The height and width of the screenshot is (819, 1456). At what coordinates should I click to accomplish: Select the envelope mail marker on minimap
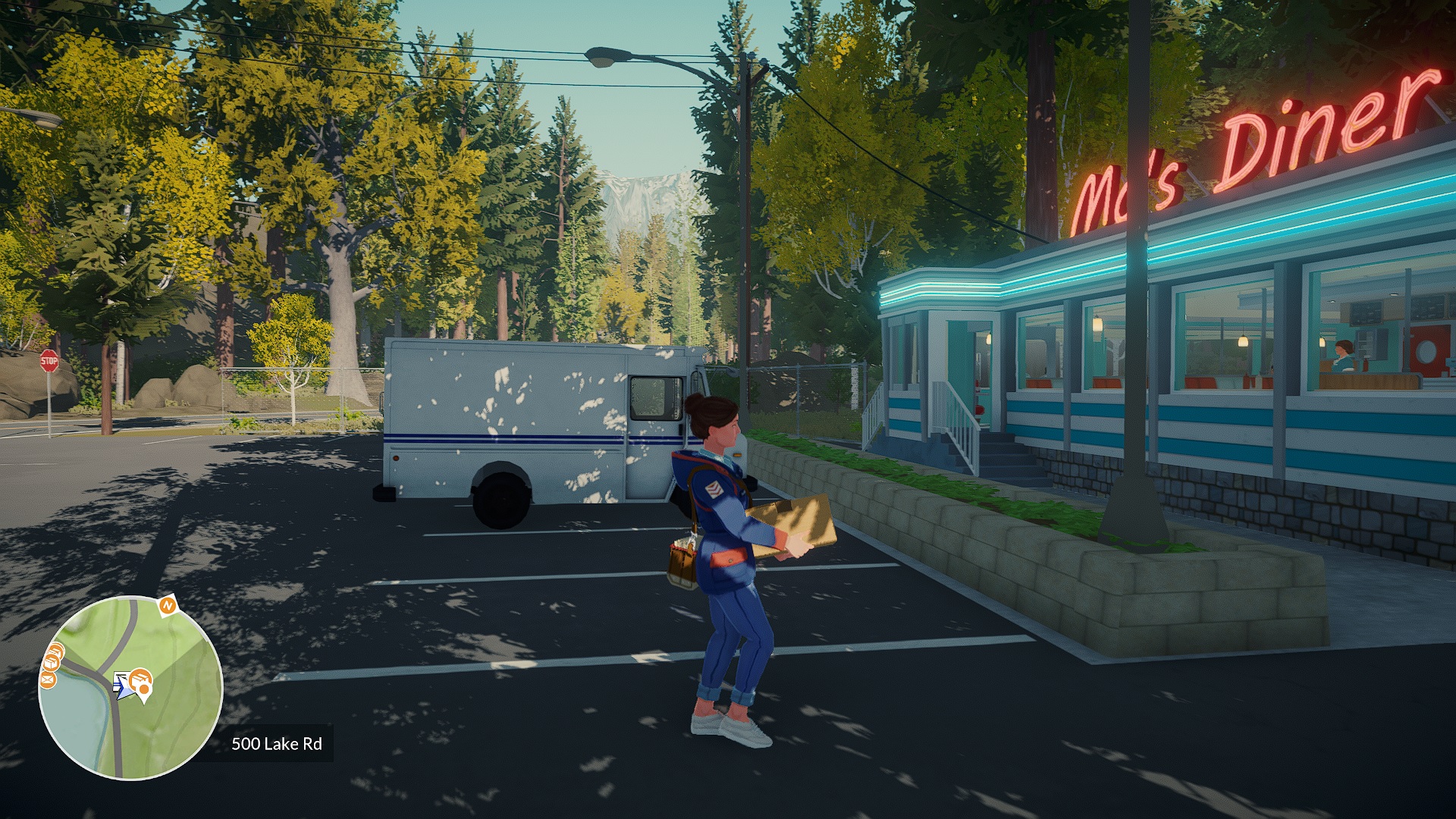tap(47, 680)
